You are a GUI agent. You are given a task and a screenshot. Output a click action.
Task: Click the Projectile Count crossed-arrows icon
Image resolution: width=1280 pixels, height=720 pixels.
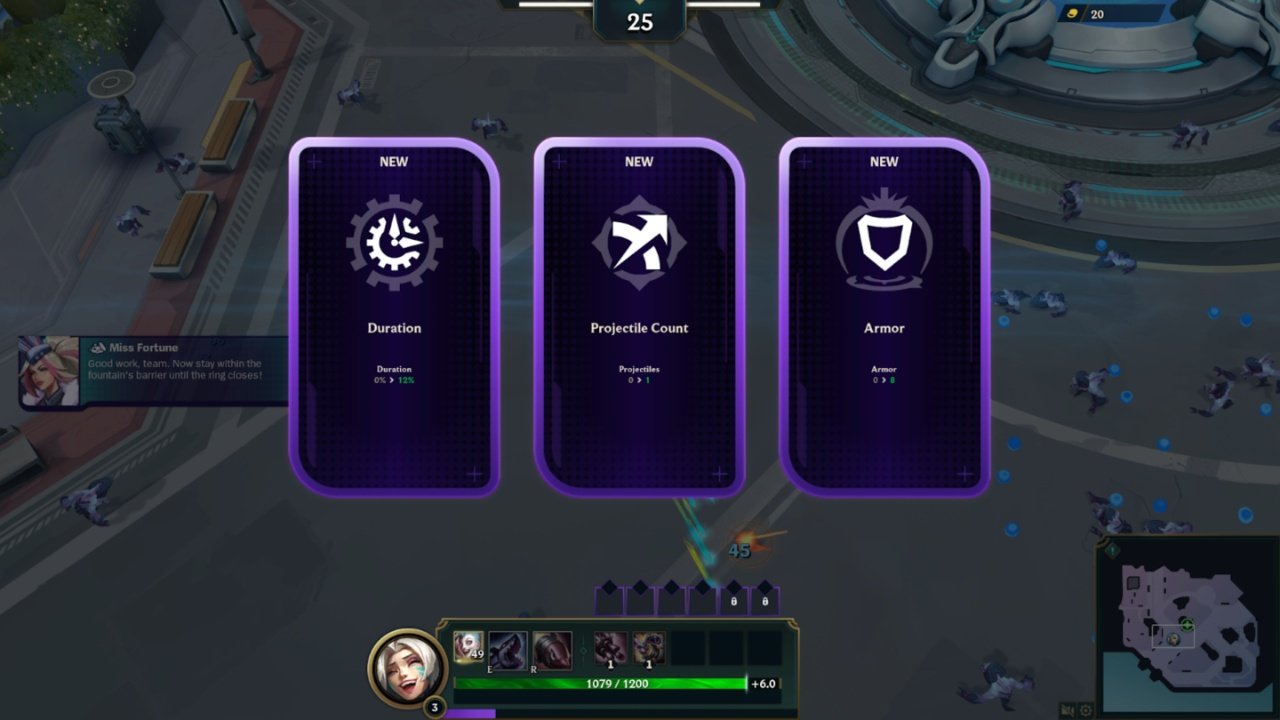639,244
